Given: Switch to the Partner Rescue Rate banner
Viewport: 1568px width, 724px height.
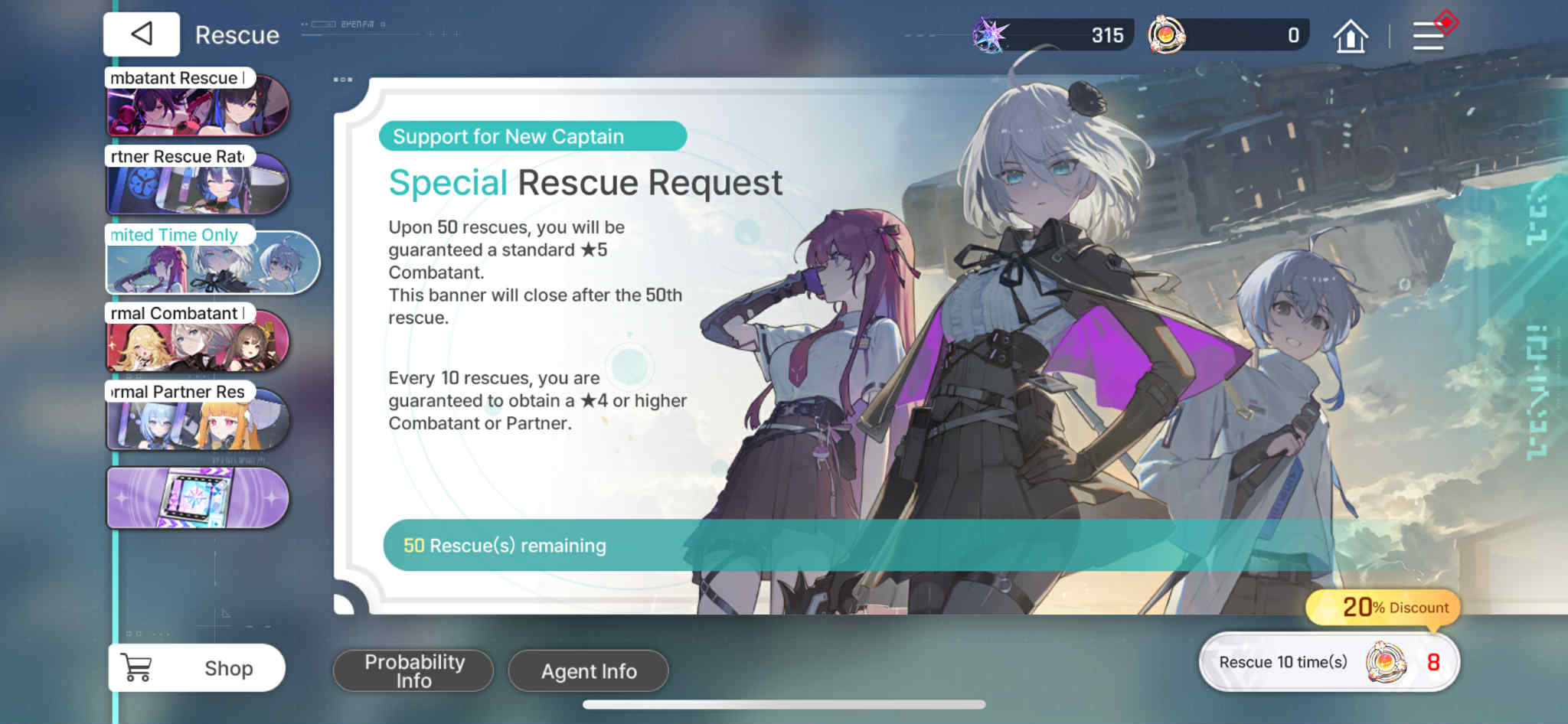Looking at the screenshot, I should [x=198, y=184].
